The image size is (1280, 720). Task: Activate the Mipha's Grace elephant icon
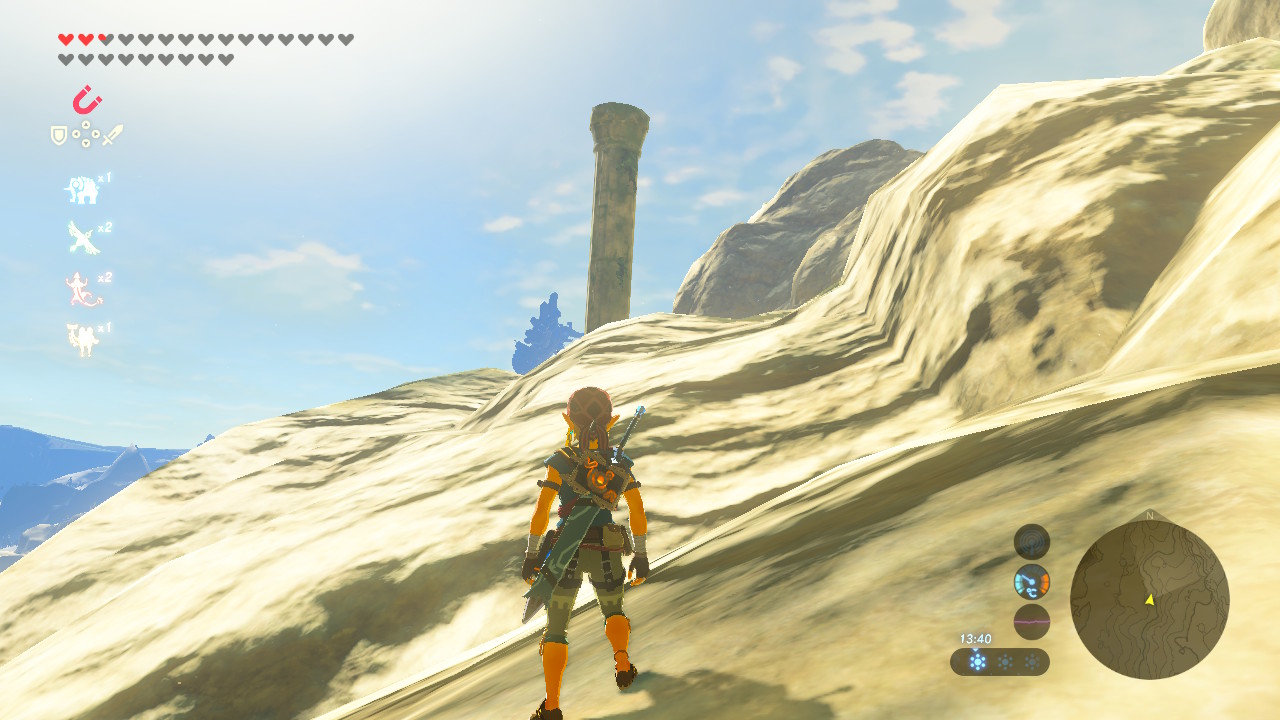[82, 189]
